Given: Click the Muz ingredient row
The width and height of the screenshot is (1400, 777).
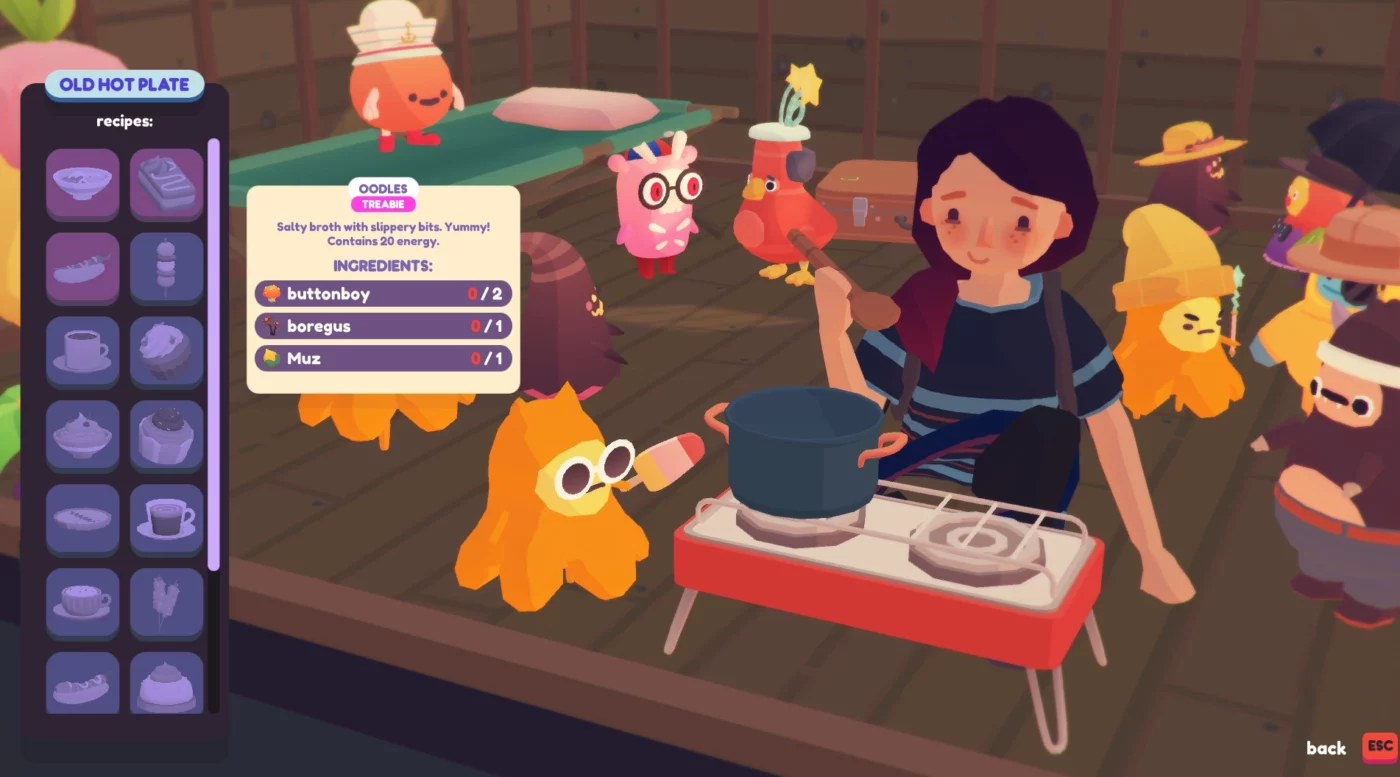Looking at the screenshot, I should coord(383,358).
